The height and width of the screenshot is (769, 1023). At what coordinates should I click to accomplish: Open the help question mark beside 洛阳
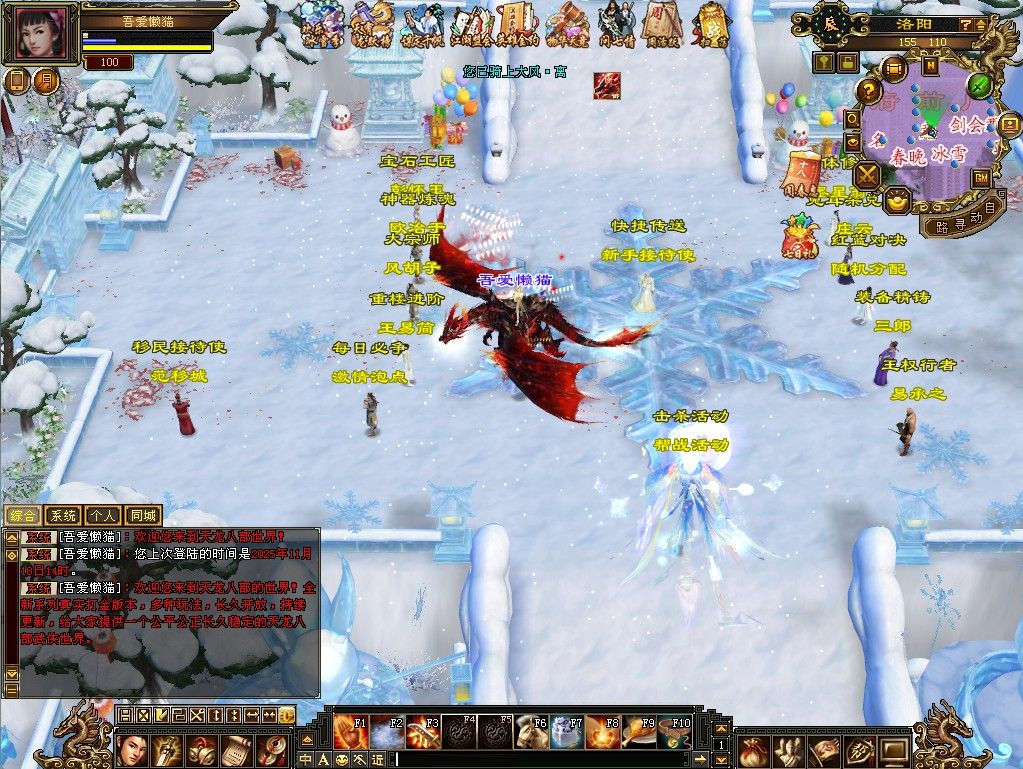pyautogui.click(x=966, y=24)
